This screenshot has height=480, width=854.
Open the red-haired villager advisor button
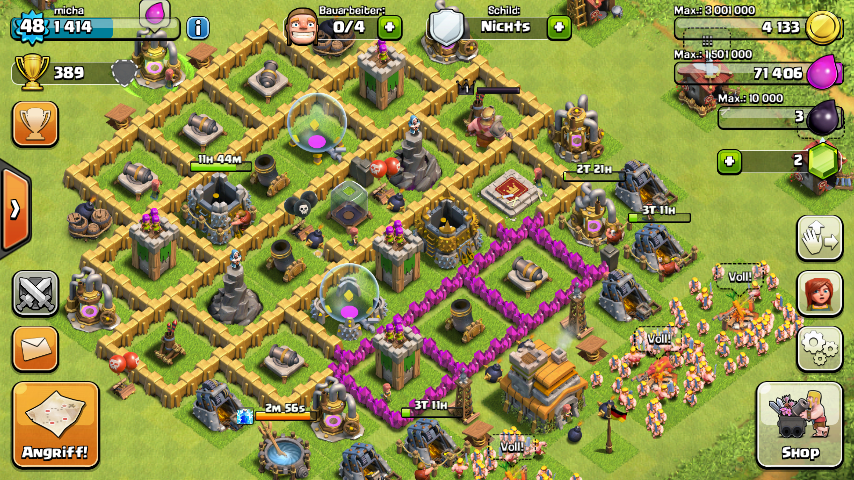click(819, 292)
